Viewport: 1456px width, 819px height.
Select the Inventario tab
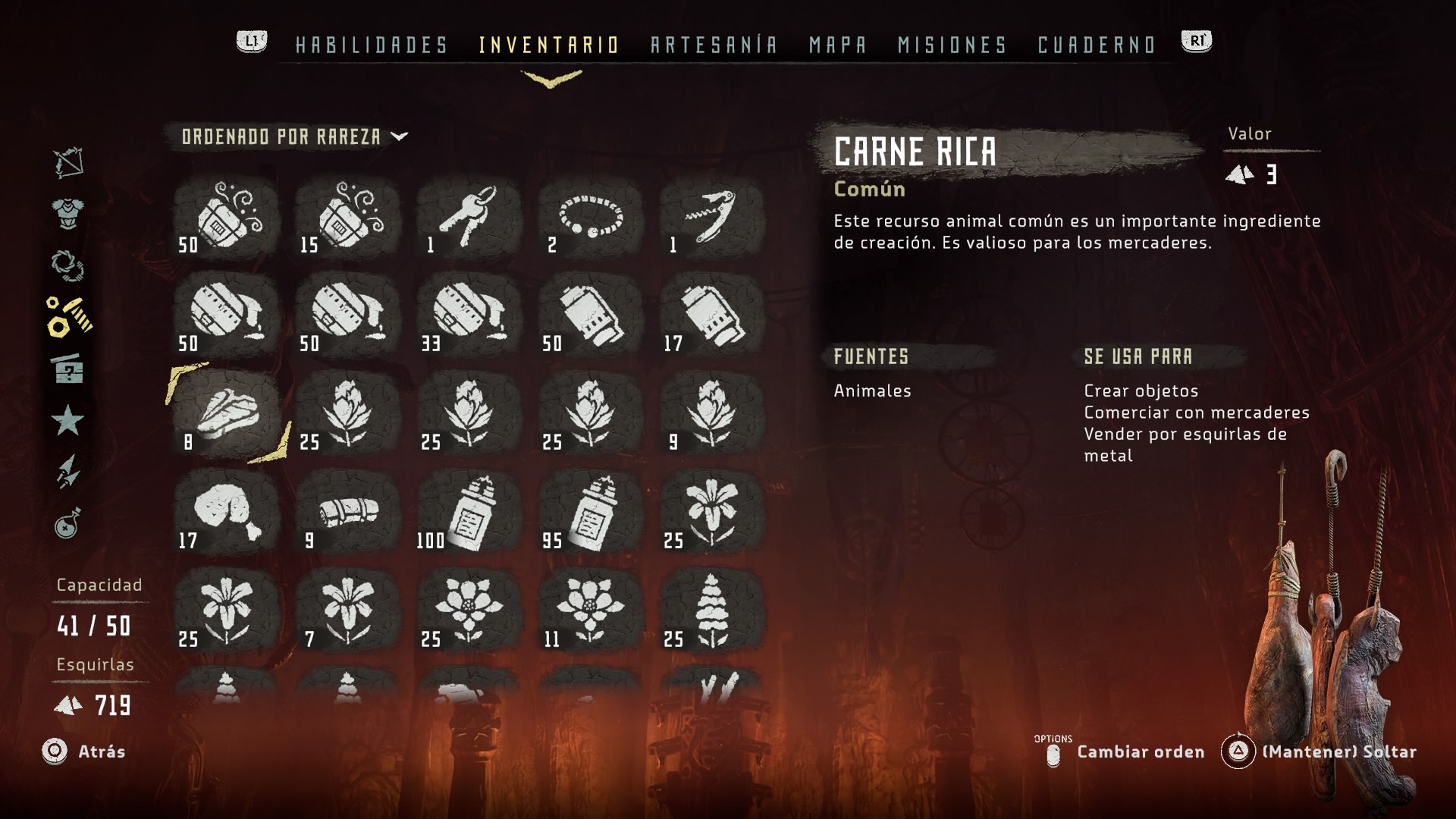point(549,45)
